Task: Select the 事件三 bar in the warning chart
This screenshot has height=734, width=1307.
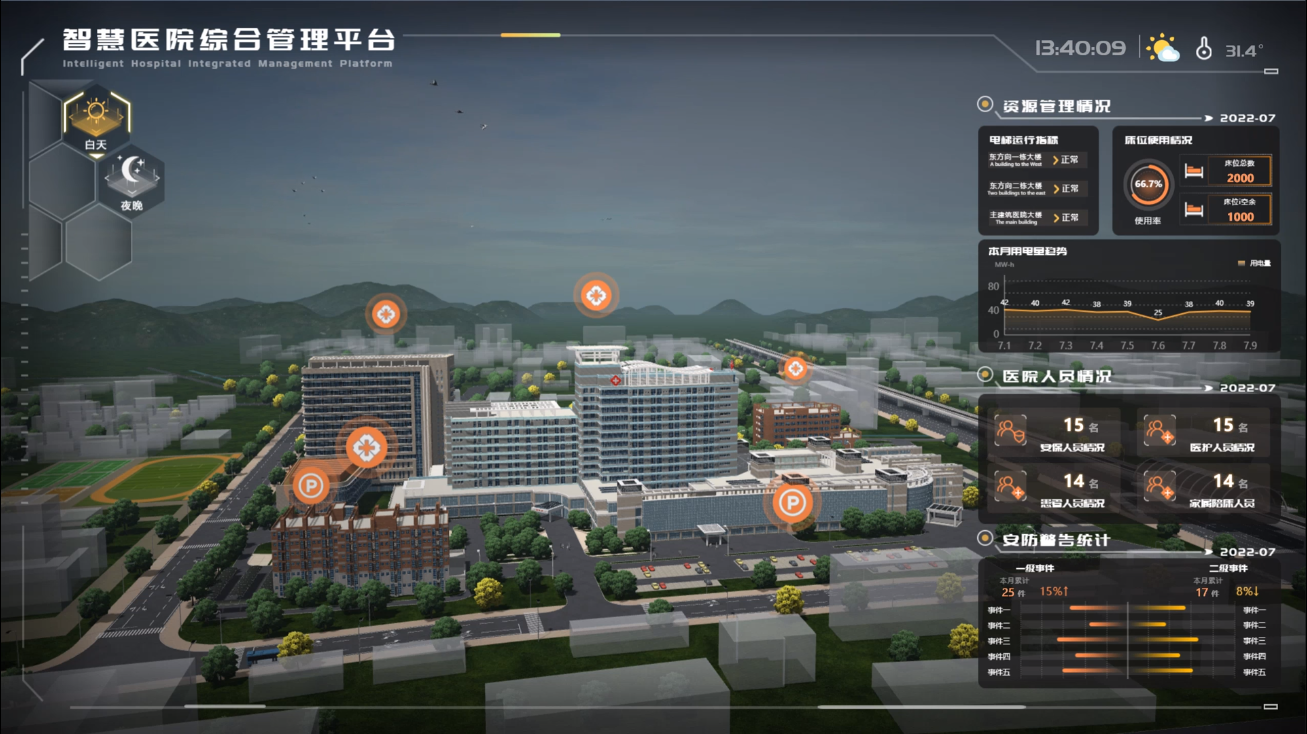Action: [1090, 638]
